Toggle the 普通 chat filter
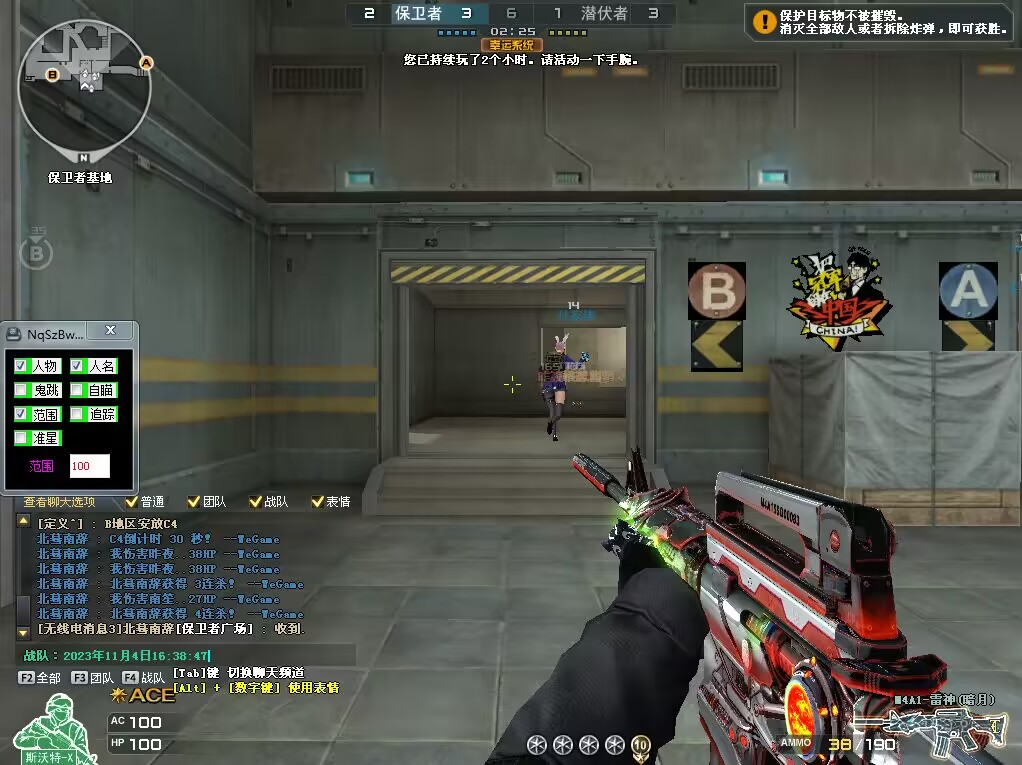Screen dimensions: 1022x765 click(x=131, y=502)
